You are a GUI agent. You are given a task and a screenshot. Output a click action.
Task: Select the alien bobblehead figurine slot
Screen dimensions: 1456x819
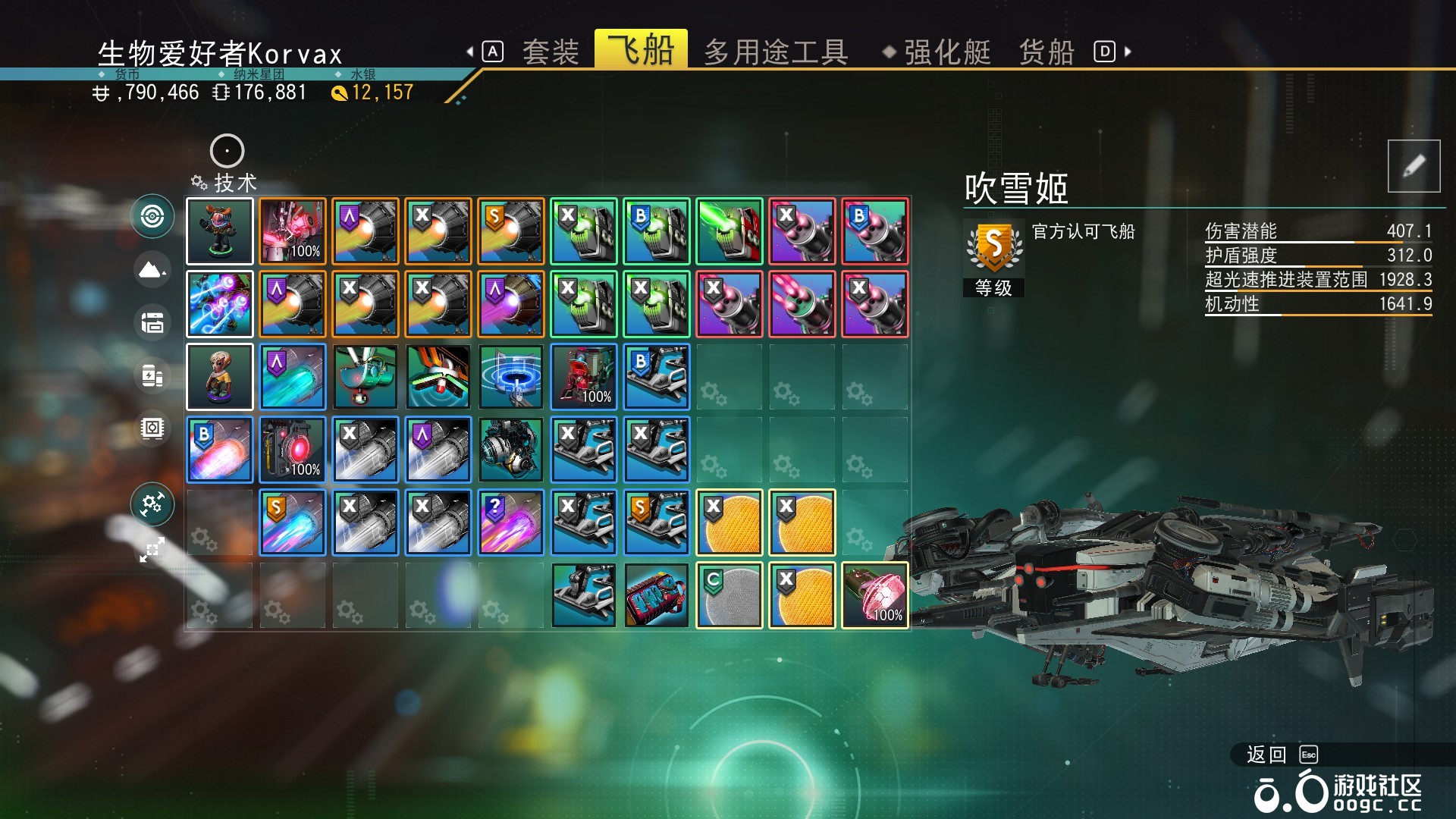tap(220, 377)
